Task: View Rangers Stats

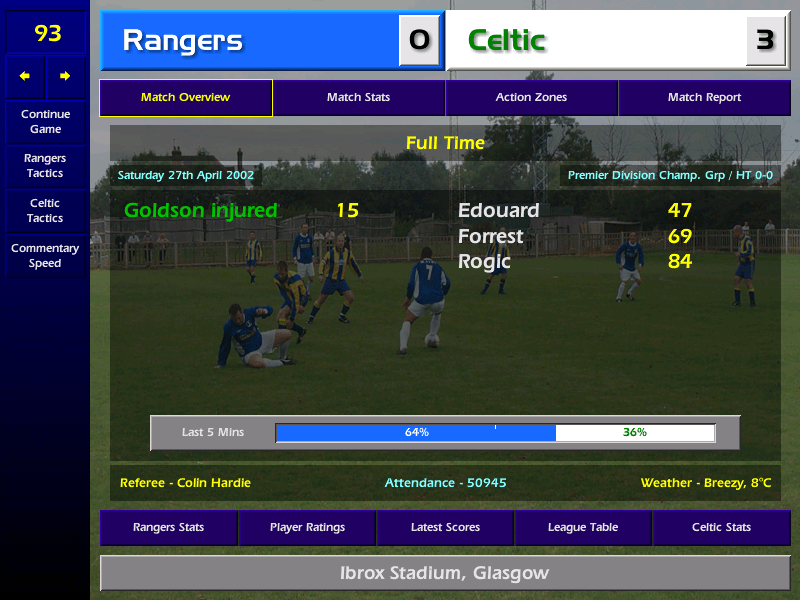Action: coord(168,528)
